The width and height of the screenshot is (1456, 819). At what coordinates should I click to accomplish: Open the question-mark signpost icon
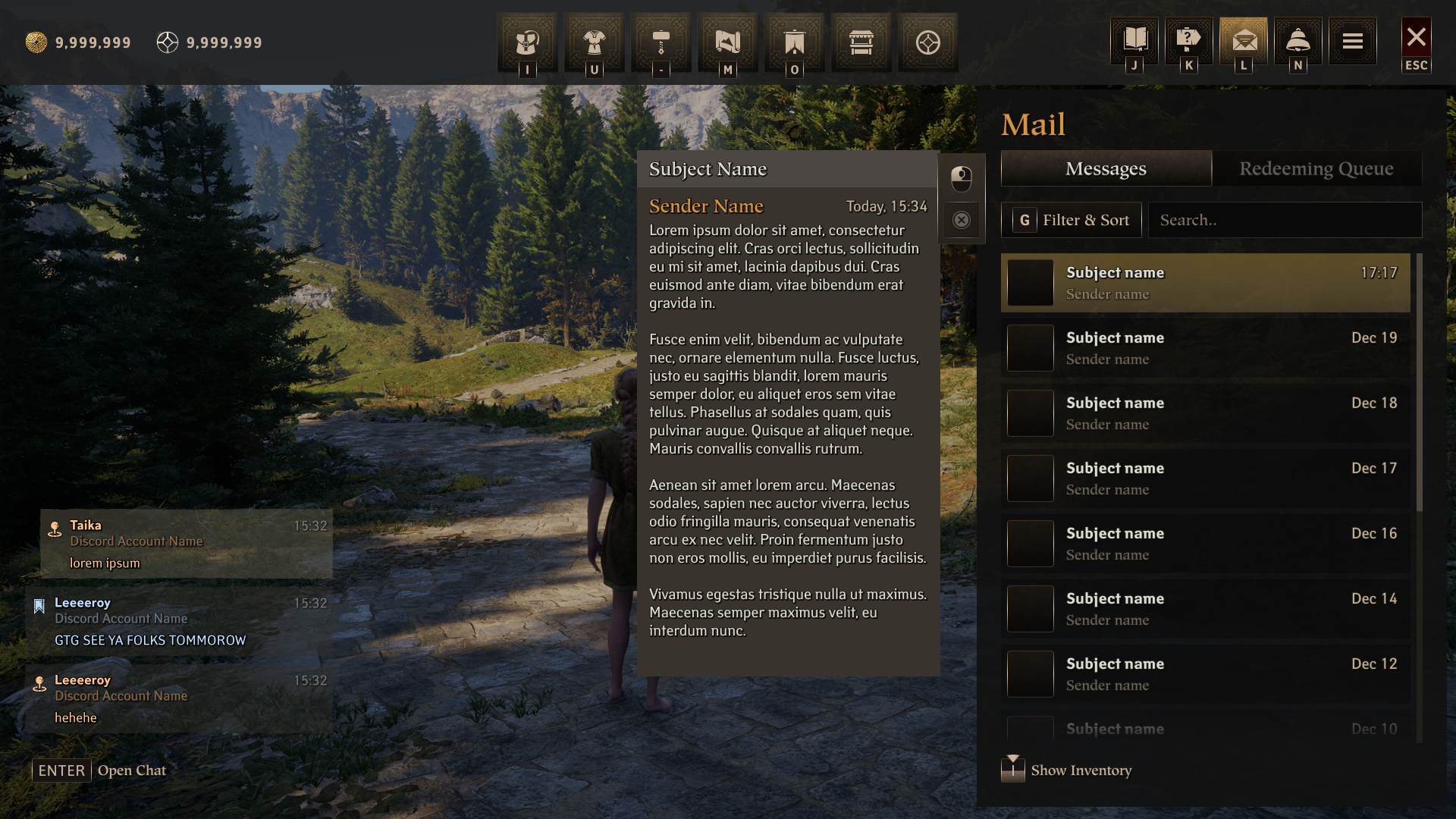coord(1188,40)
